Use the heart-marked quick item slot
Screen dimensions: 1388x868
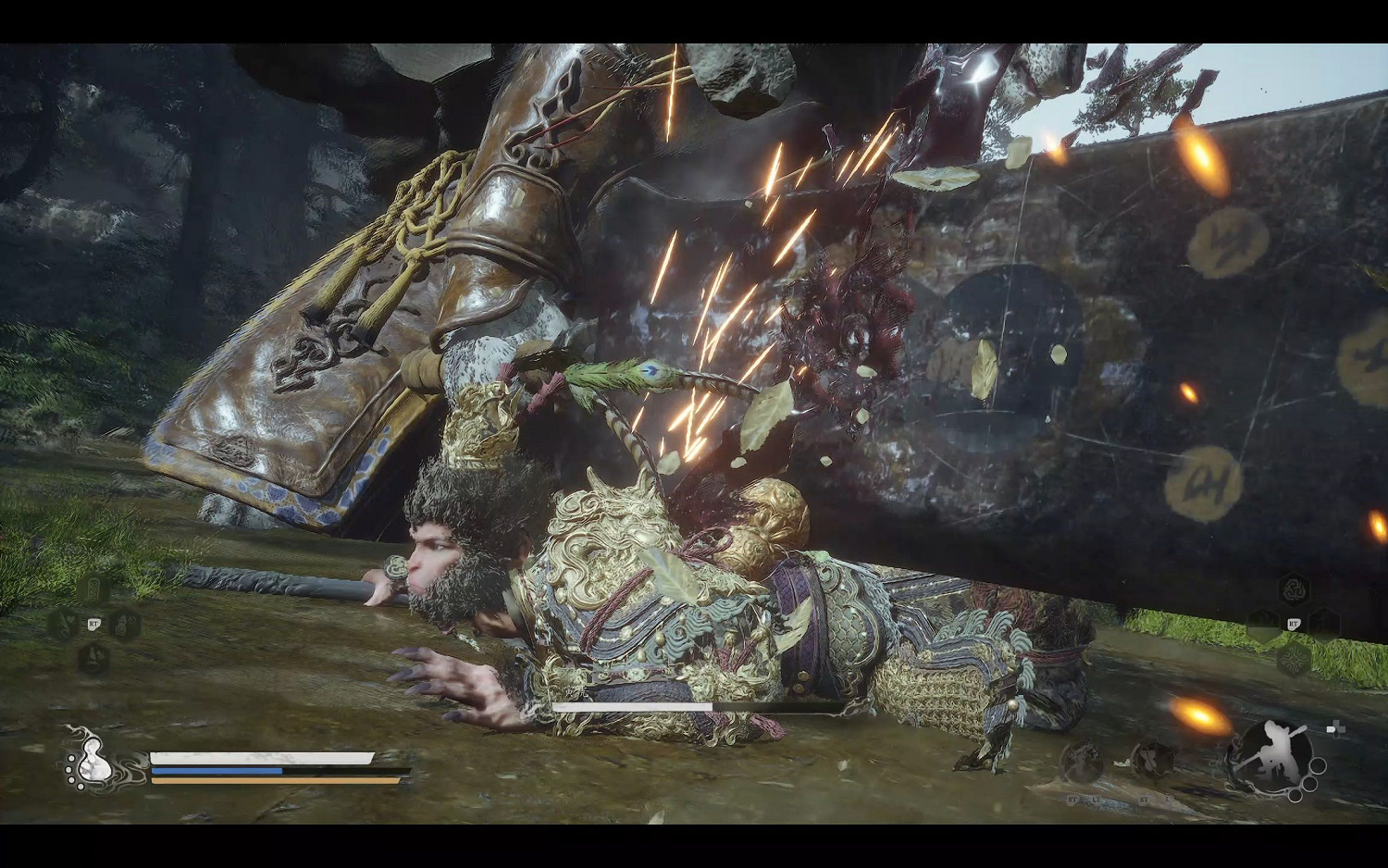63,625
